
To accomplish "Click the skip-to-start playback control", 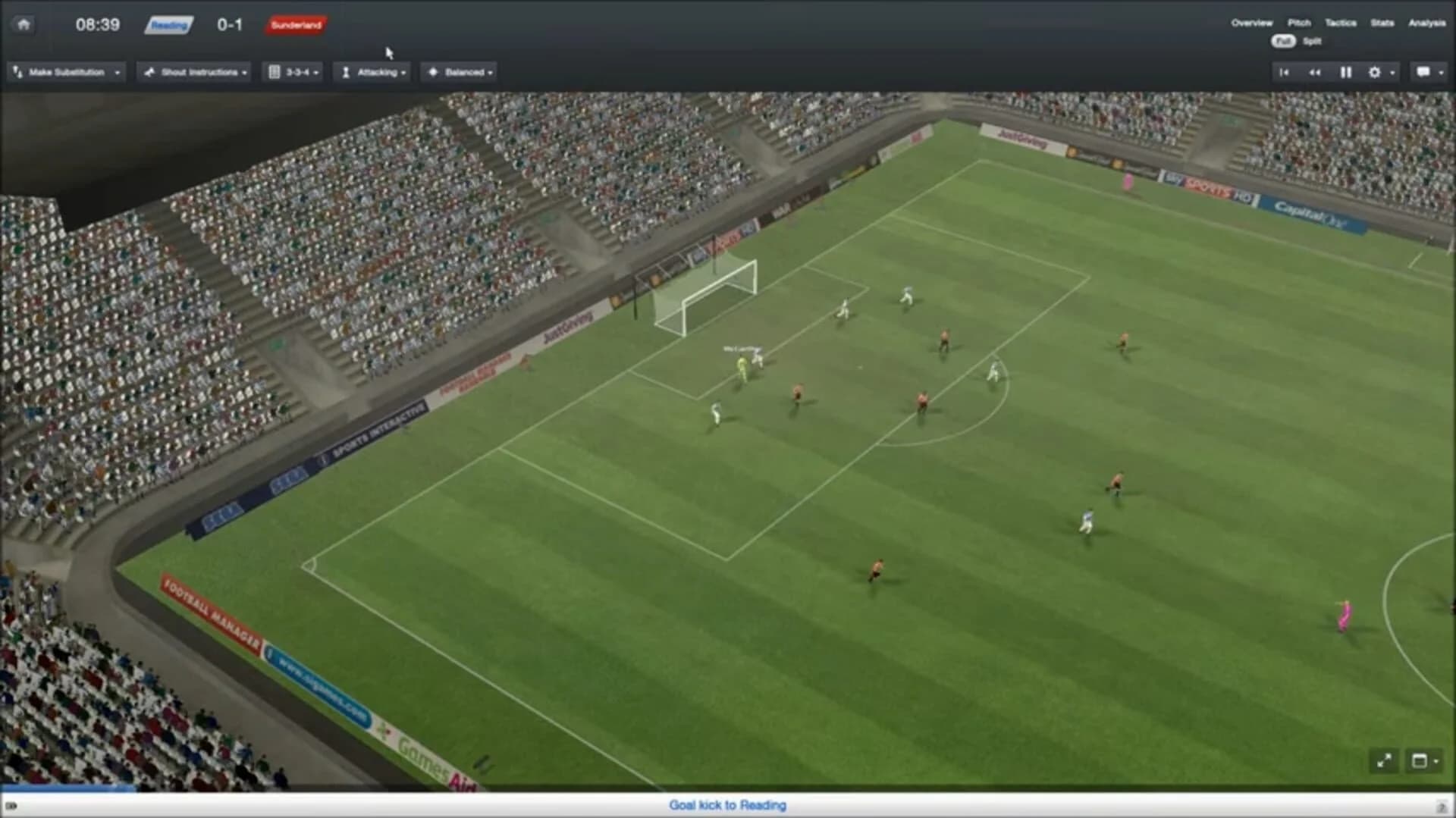I will point(1282,72).
